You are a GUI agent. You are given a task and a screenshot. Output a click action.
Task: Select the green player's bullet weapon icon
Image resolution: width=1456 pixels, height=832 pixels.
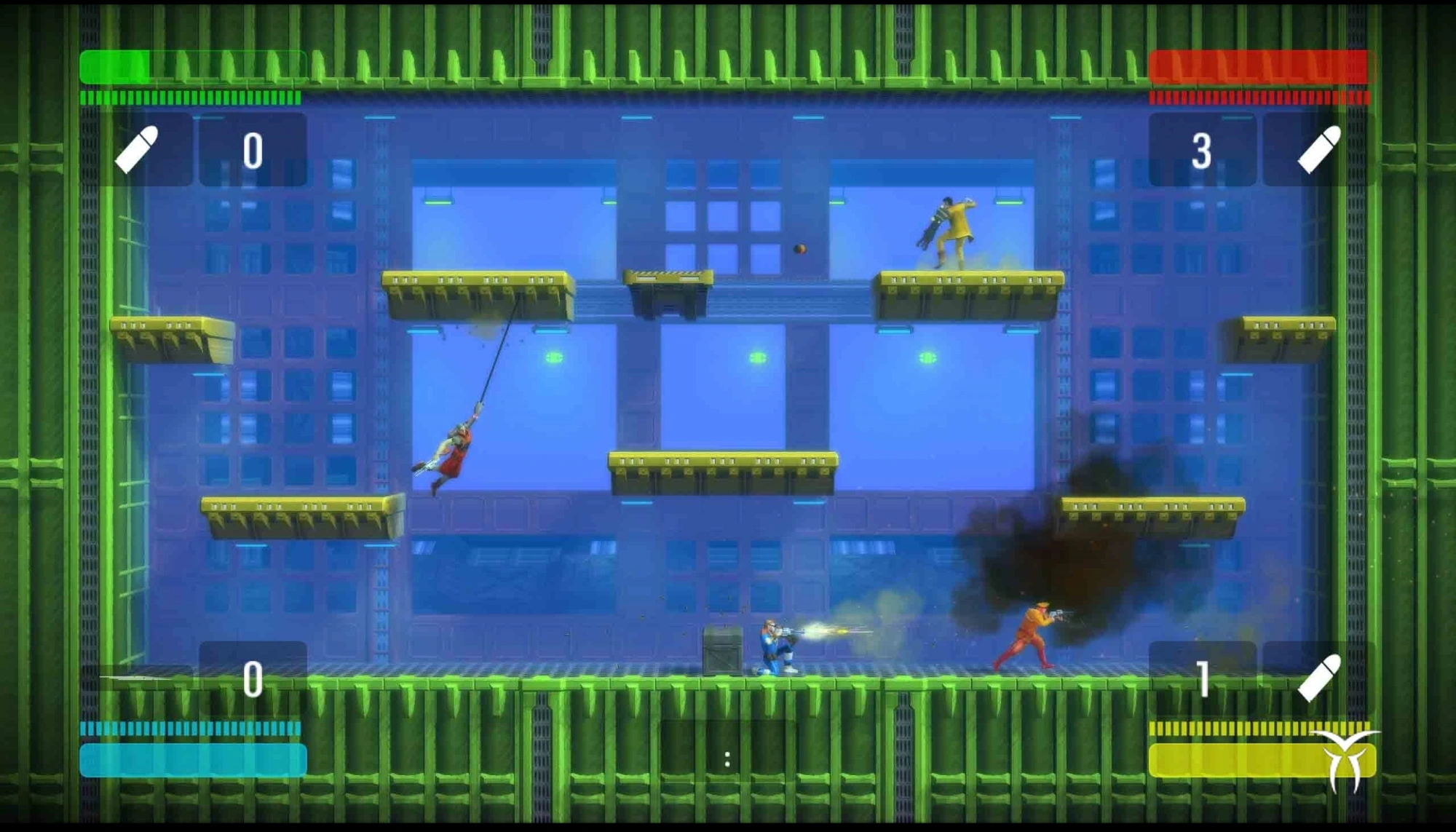coord(137,150)
